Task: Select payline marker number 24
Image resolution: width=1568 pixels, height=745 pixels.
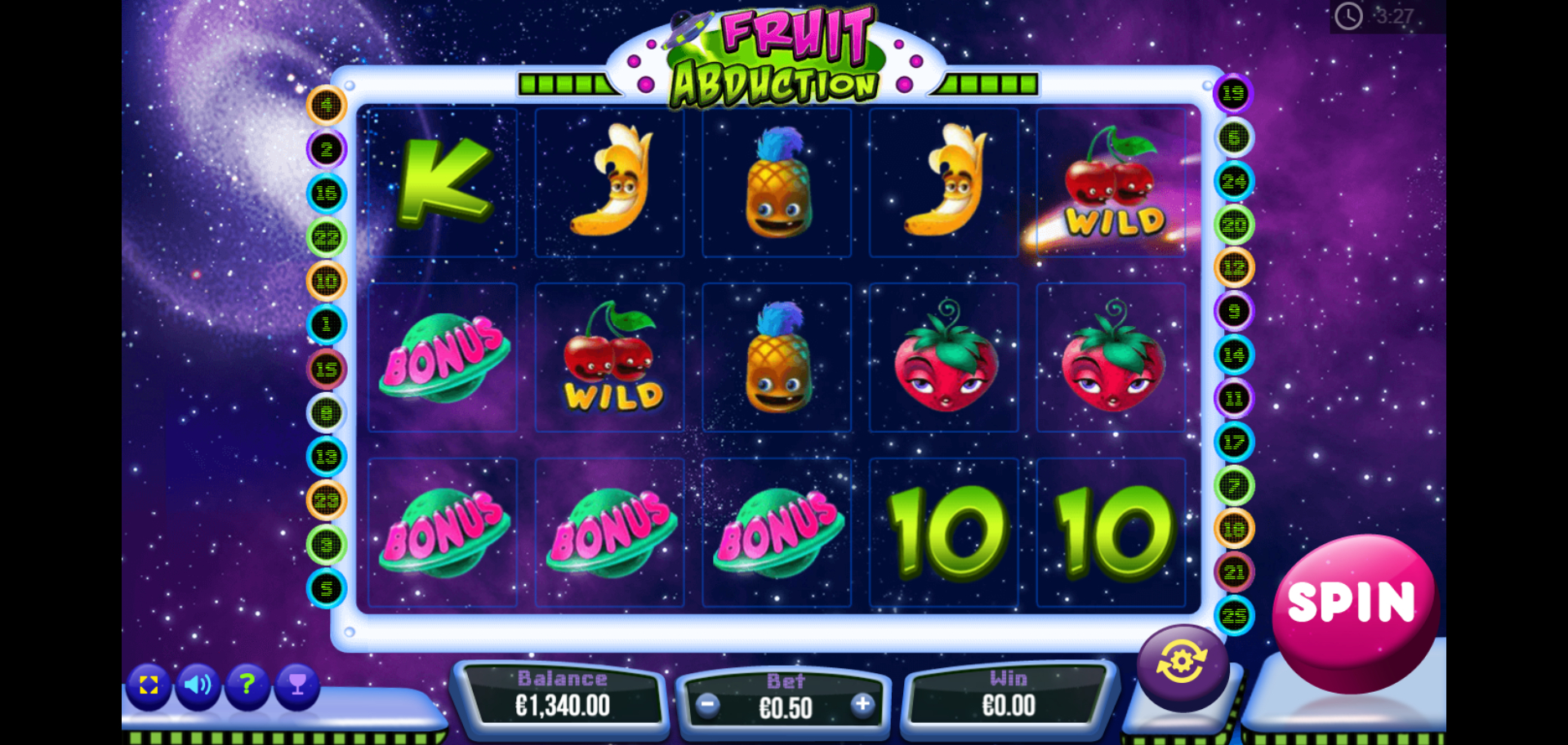Action: (1233, 181)
